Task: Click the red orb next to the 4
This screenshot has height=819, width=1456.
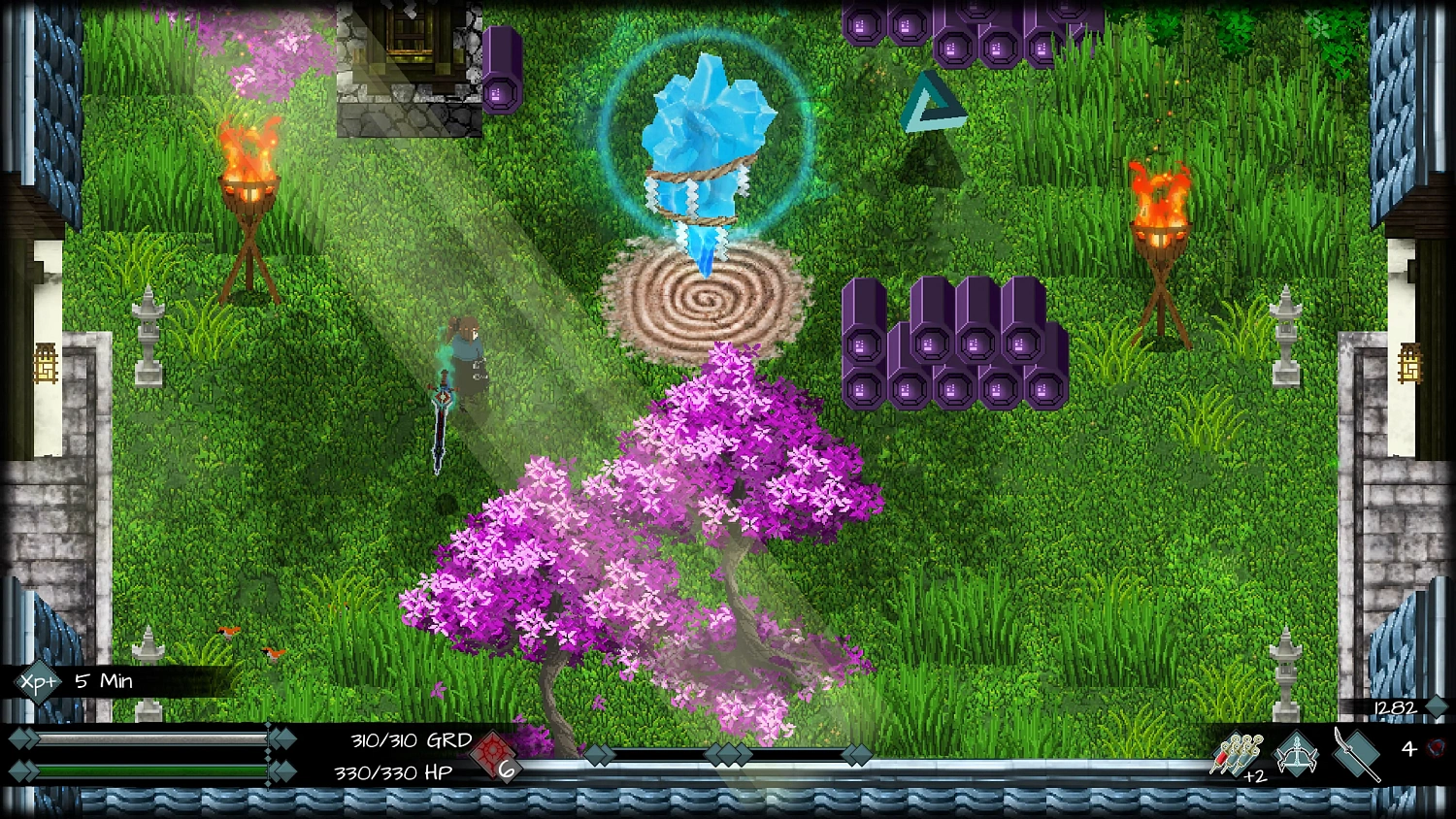Action: tap(1437, 748)
